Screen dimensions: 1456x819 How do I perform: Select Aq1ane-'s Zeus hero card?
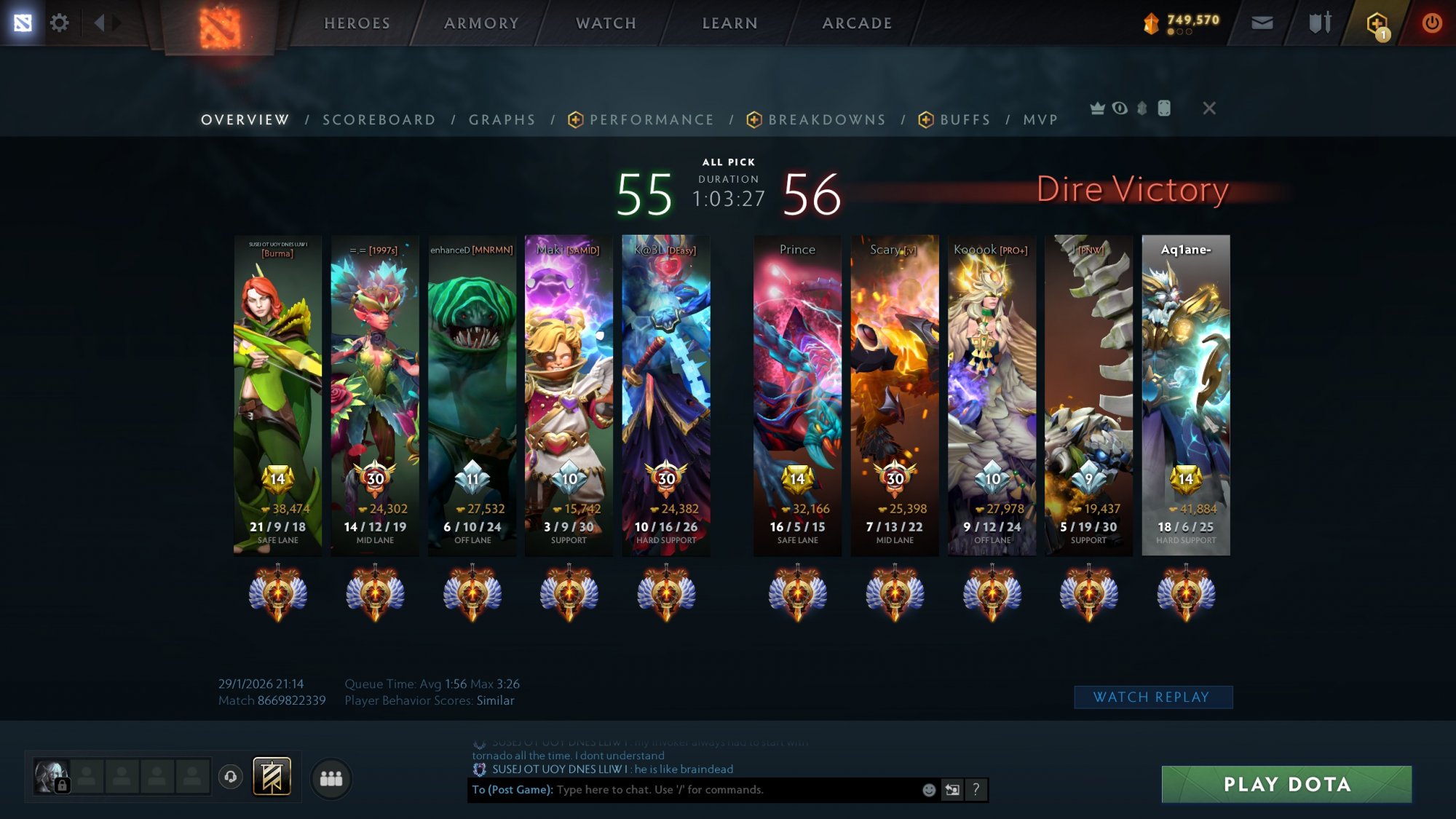click(x=1185, y=393)
